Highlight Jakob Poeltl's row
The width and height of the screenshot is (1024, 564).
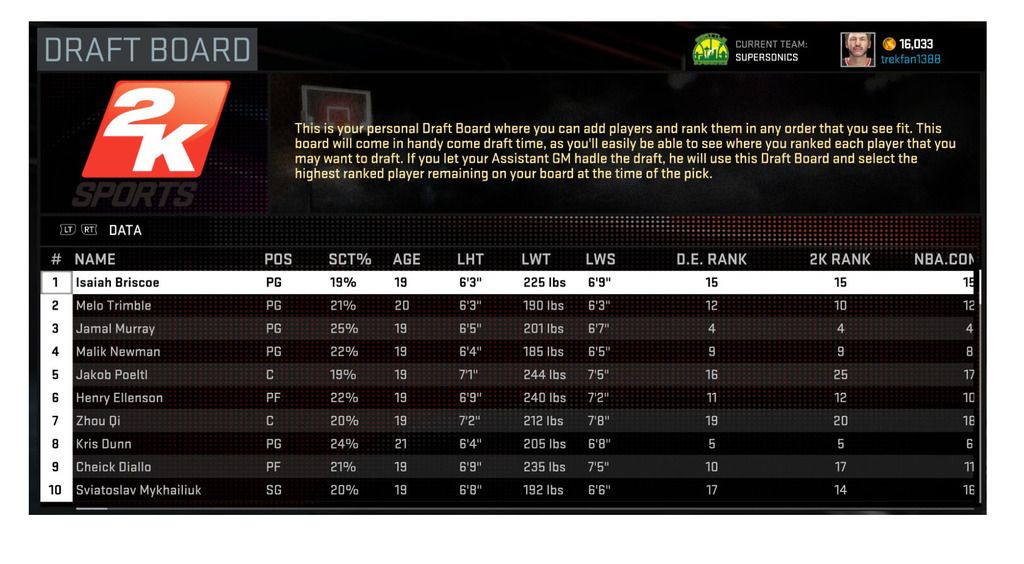[x=112, y=375]
